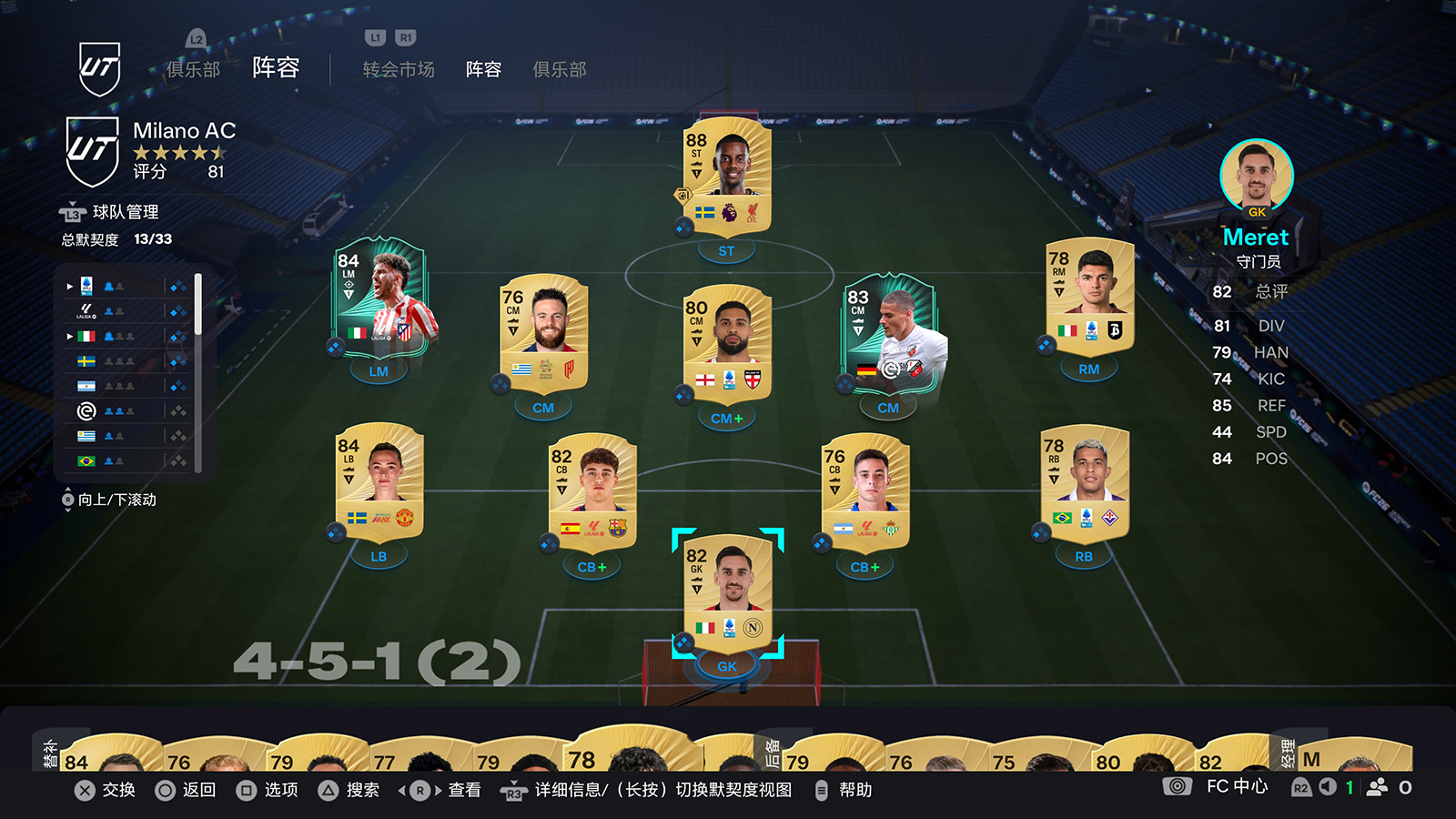The height and width of the screenshot is (819, 1456).
Task: Select the Brazil flag chemistry row
Action: click(127, 461)
